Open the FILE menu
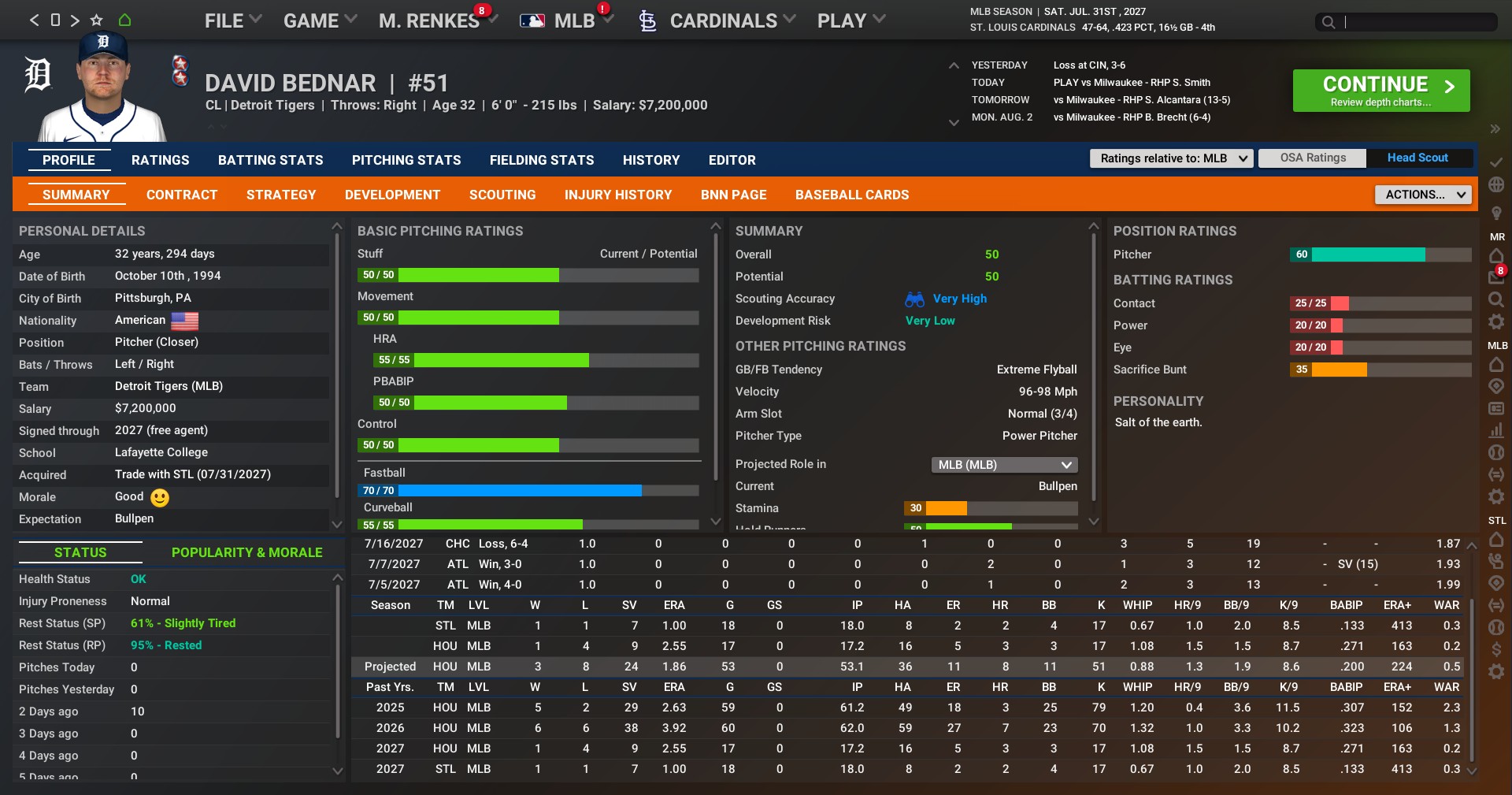Screen dimensions: 1512x795 (x=232, y=20)
